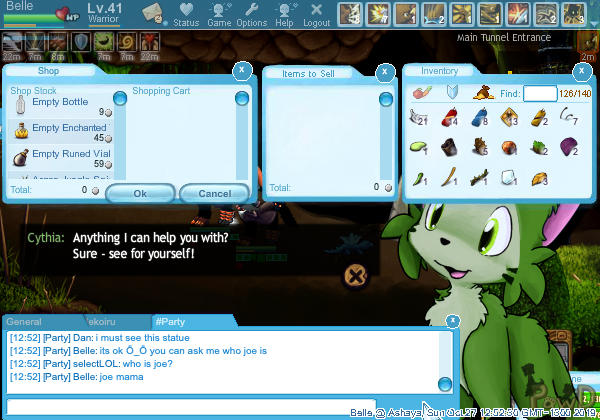Log out using the Logout button

316,15
